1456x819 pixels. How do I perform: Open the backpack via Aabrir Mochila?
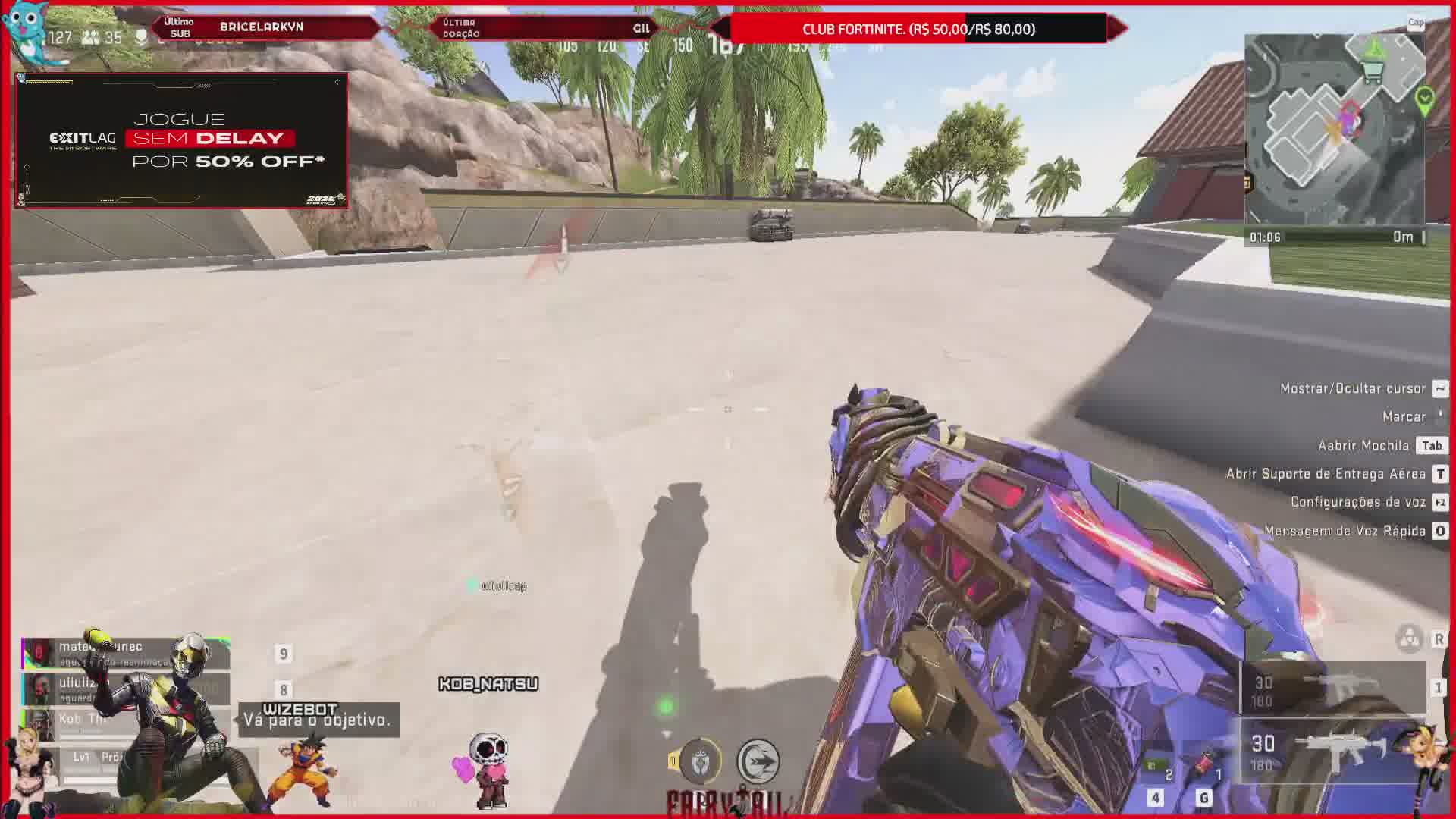point(1363,445)
